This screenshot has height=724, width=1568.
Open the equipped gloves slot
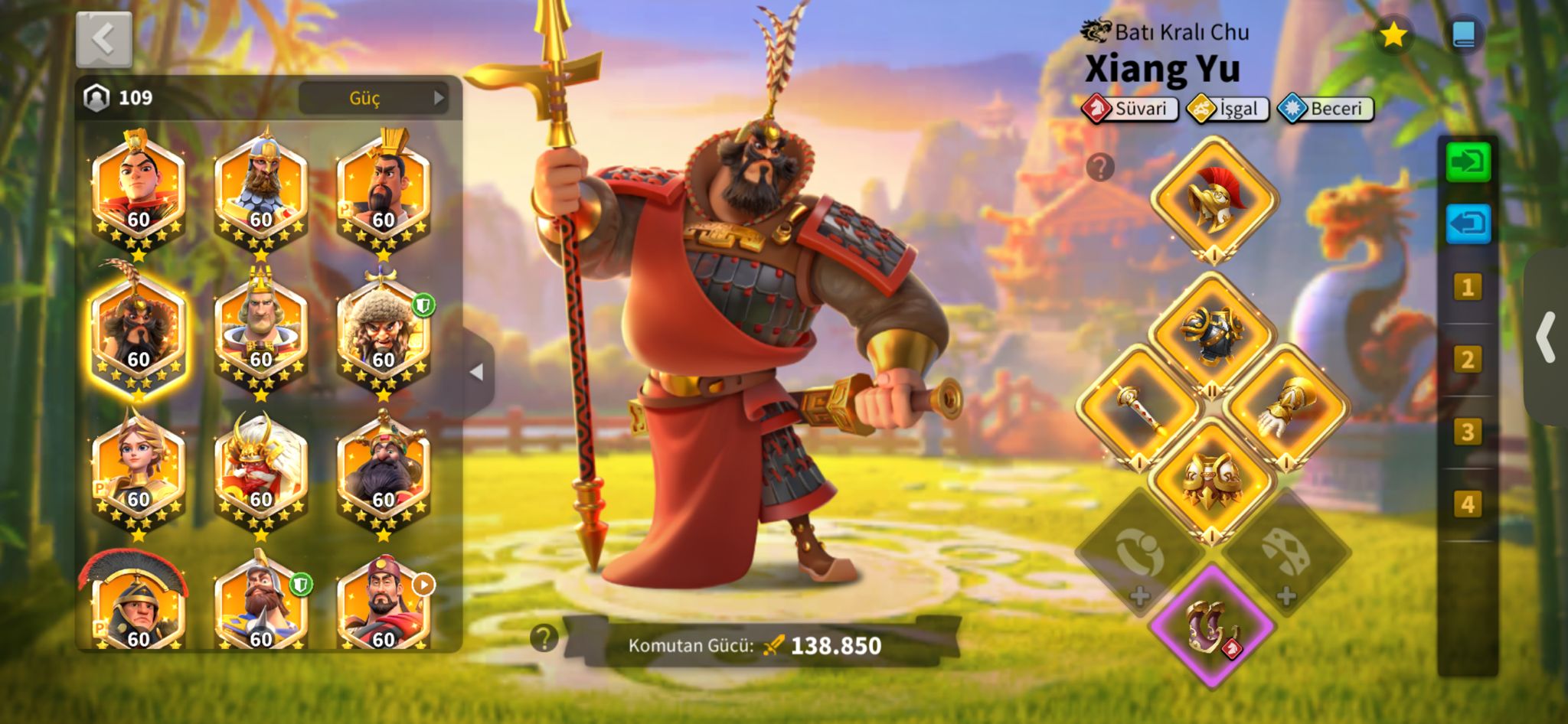[x=1286, y=406]
